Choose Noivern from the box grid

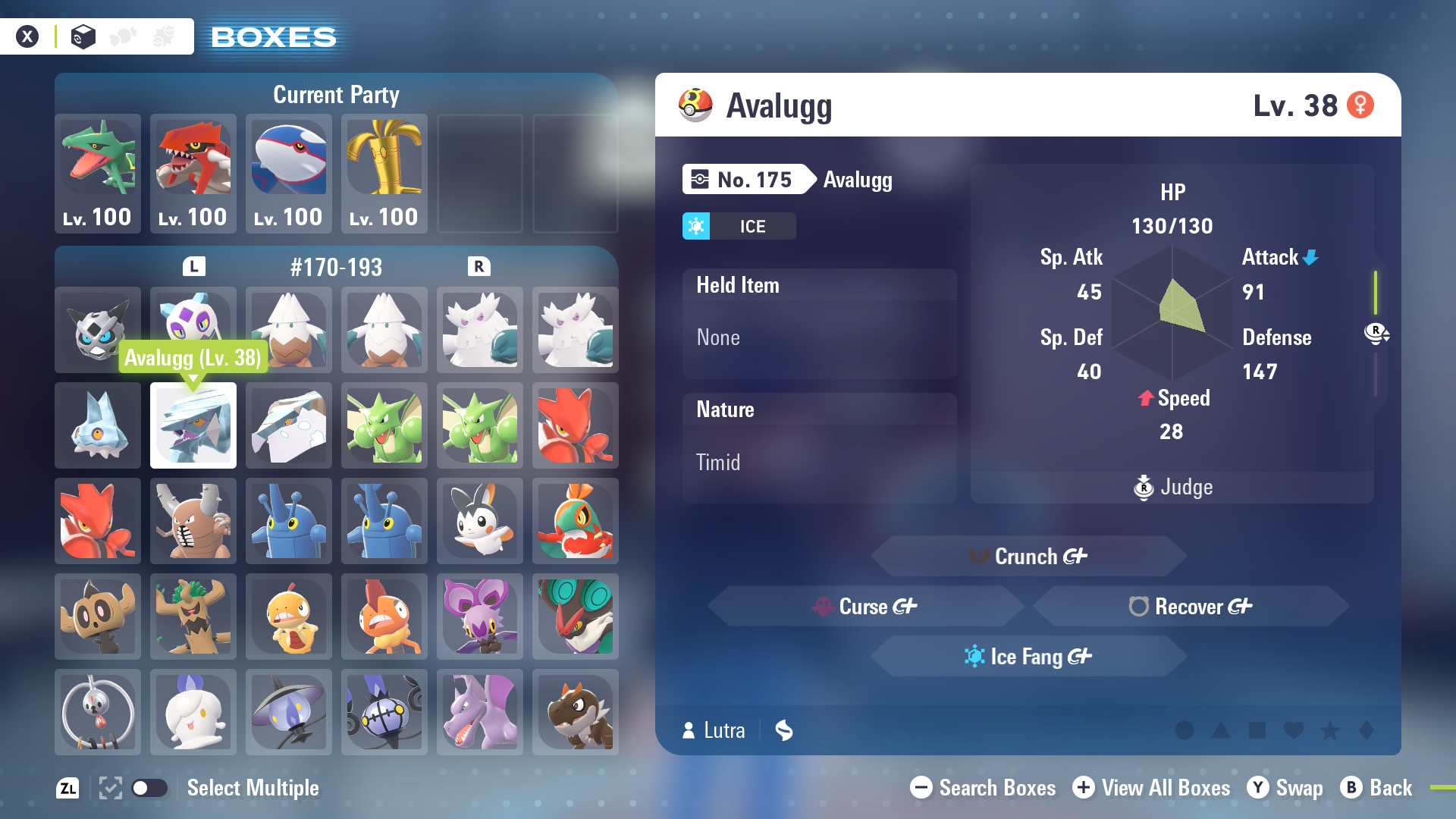point(576,617)
